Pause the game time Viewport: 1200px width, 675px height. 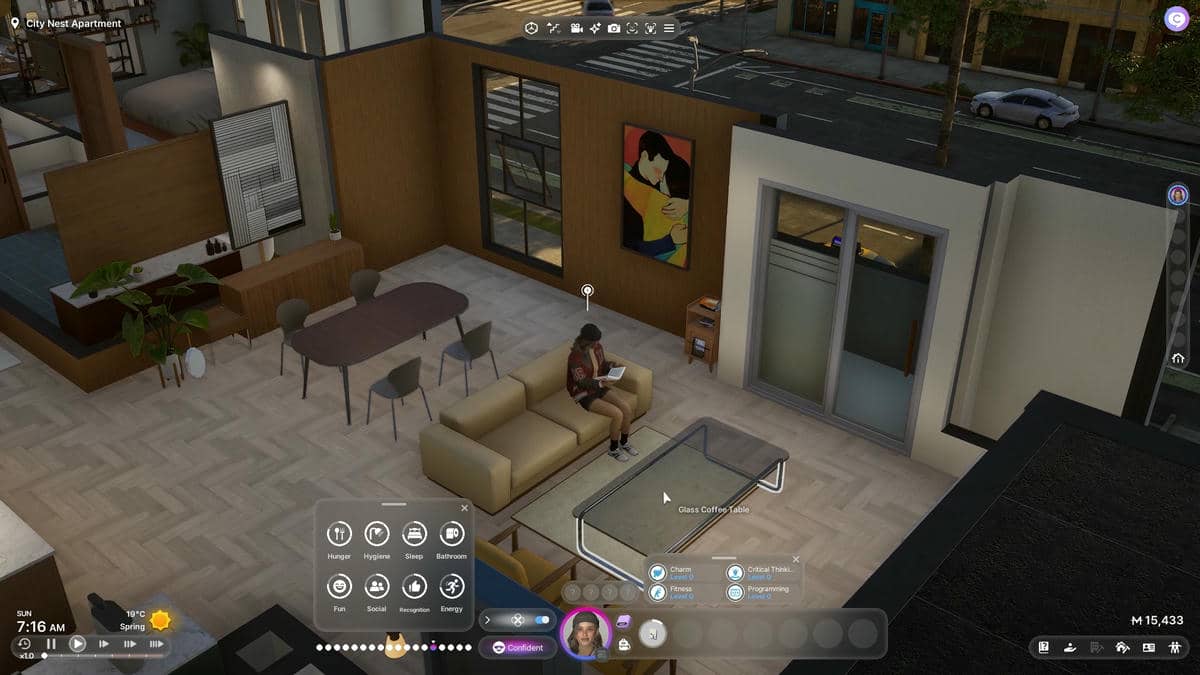point(51,644)
